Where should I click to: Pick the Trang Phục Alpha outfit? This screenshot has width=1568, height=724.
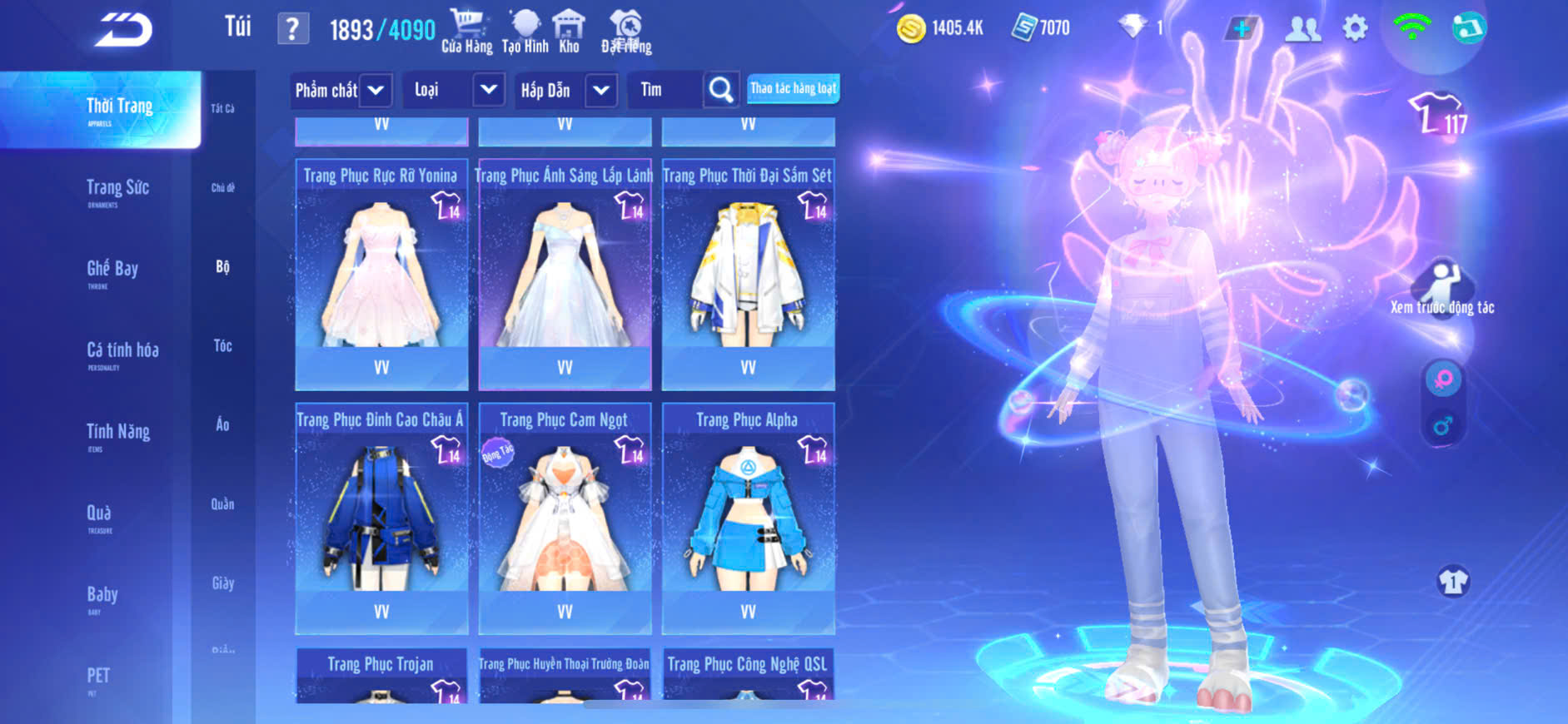[x=748, y=518]
